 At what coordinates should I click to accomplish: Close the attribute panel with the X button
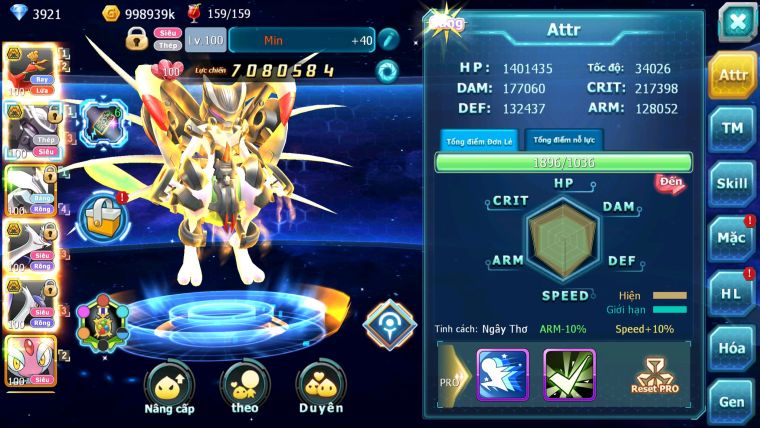pos(736,22)
